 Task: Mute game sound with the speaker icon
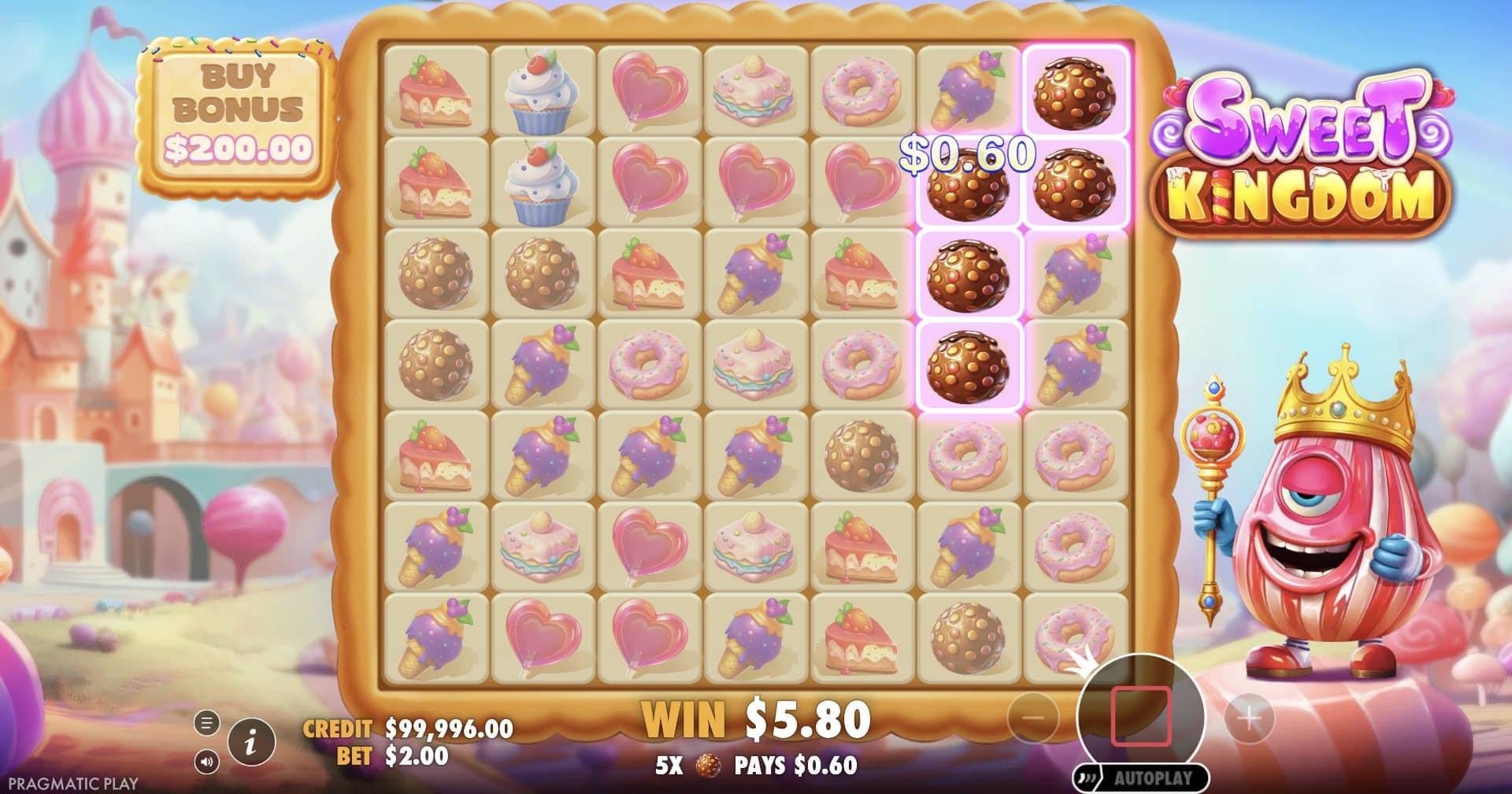coord(206,762)
